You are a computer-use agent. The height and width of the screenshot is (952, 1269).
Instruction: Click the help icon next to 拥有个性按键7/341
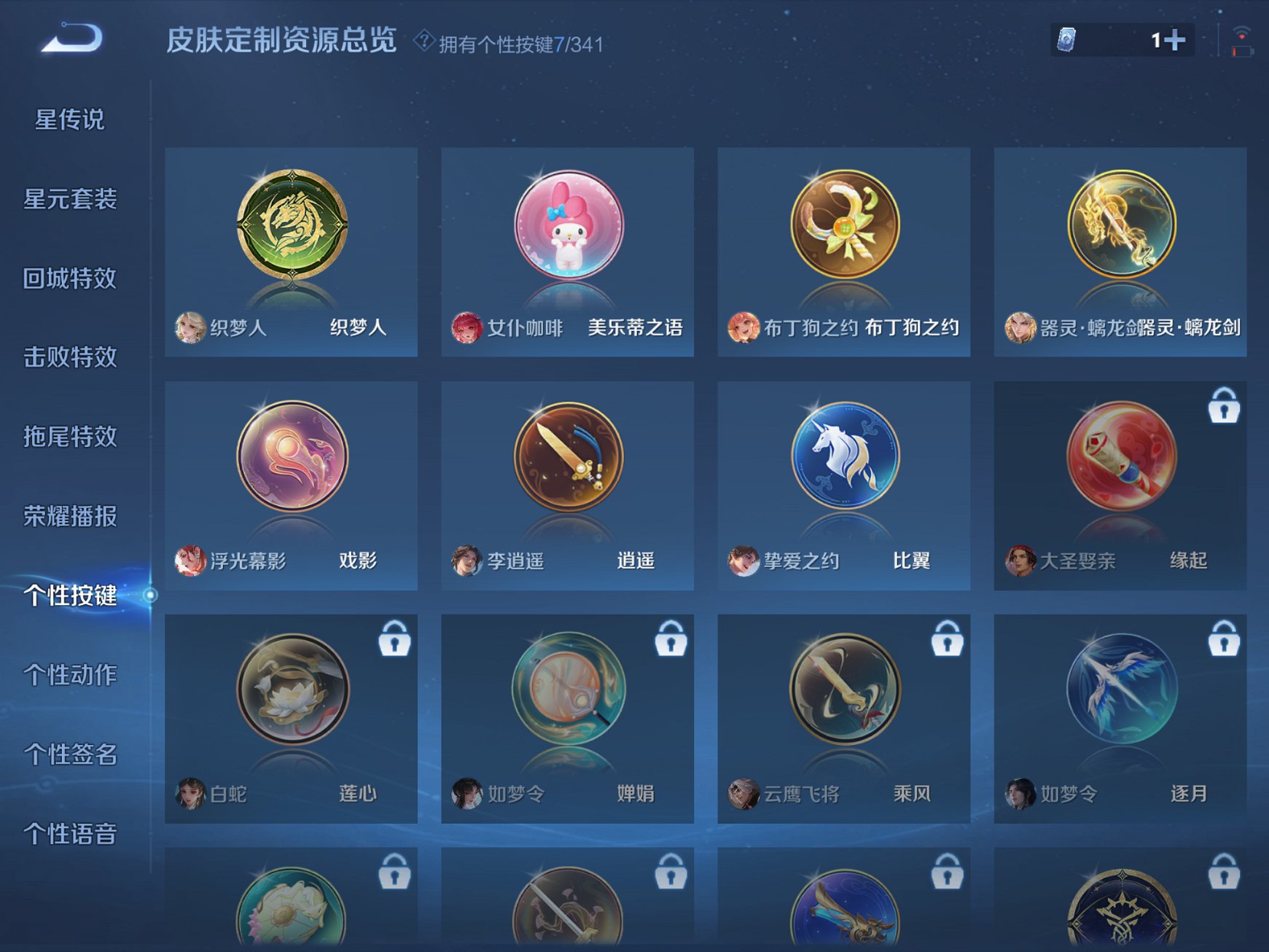pyautogui.click(x=425, y=40)
